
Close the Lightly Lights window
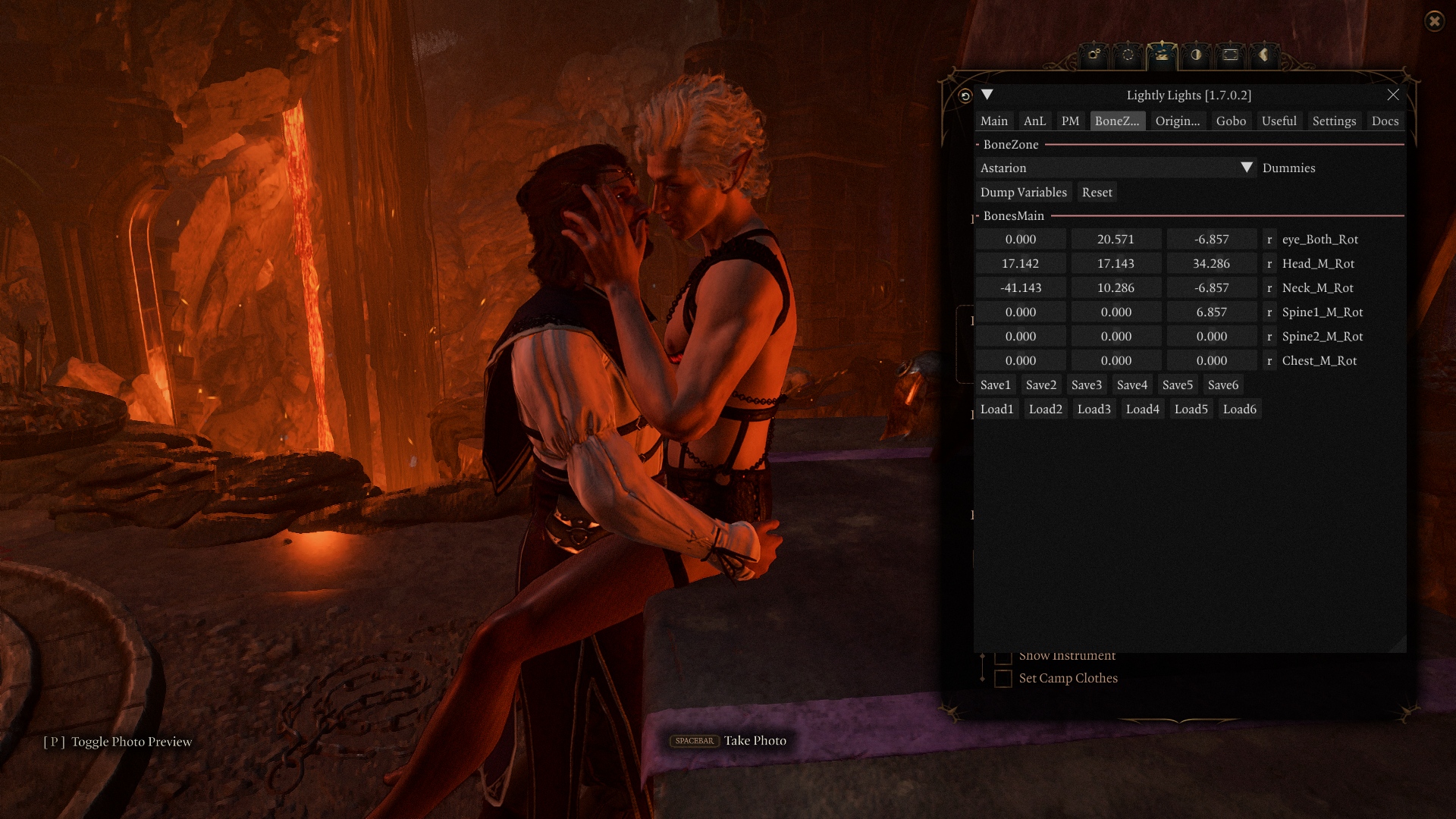coord(1392,95)
